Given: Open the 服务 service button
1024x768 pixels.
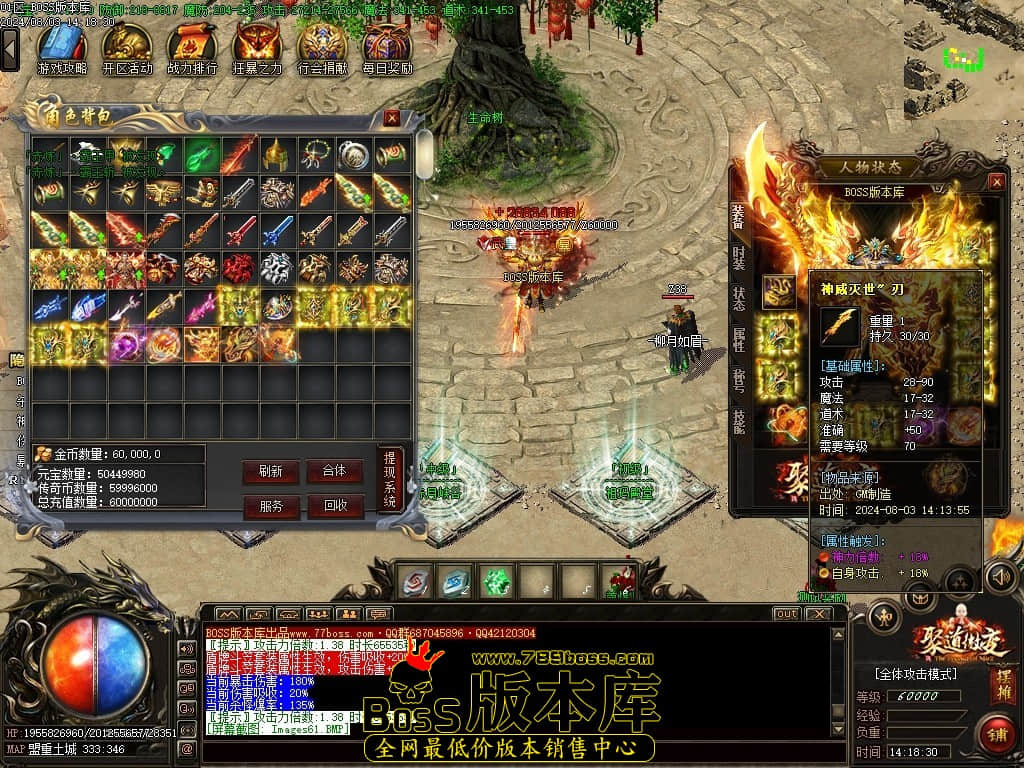Looking at the screenshot, I should click(x=270, y=506).
